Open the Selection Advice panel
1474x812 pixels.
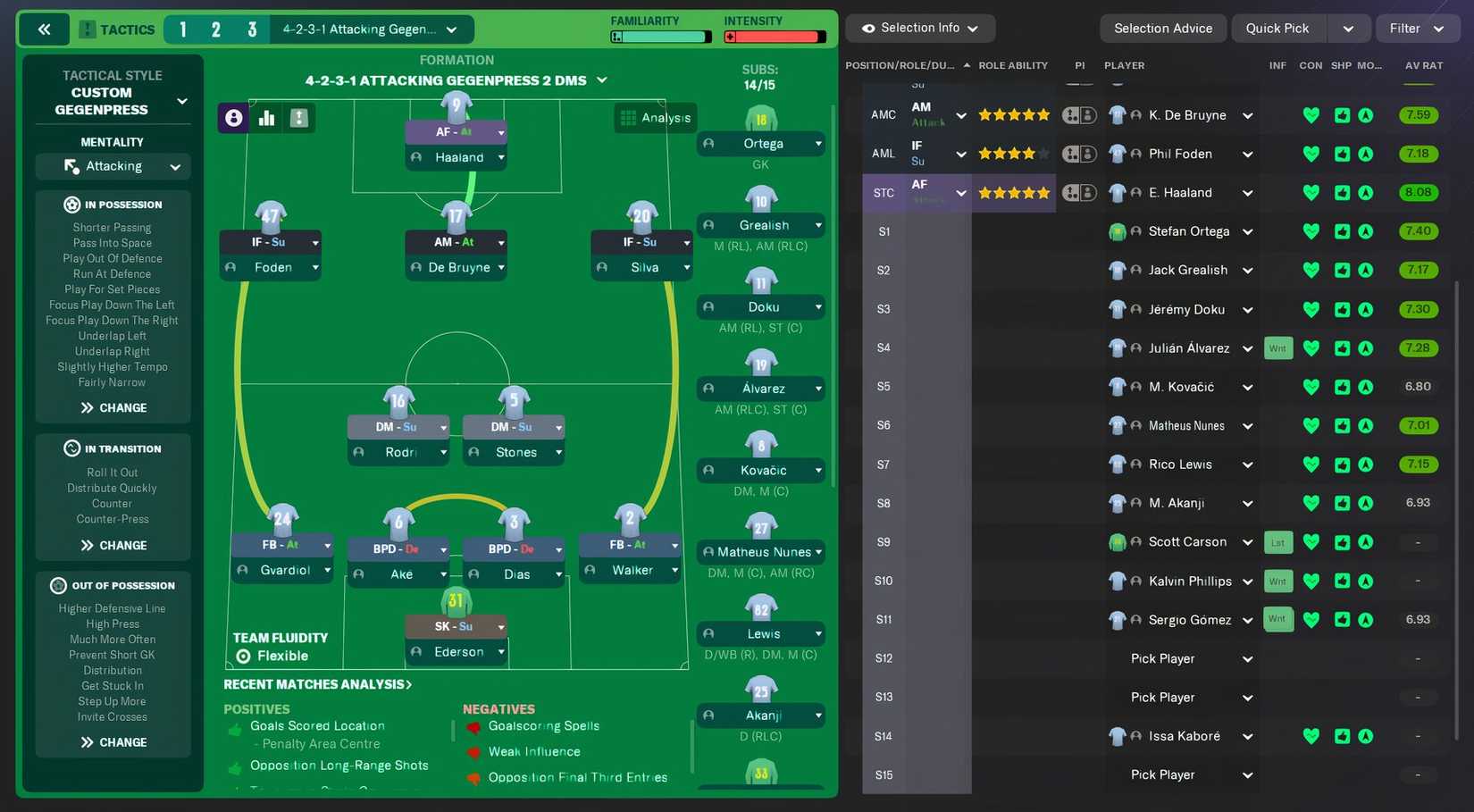coord(1163,28)
